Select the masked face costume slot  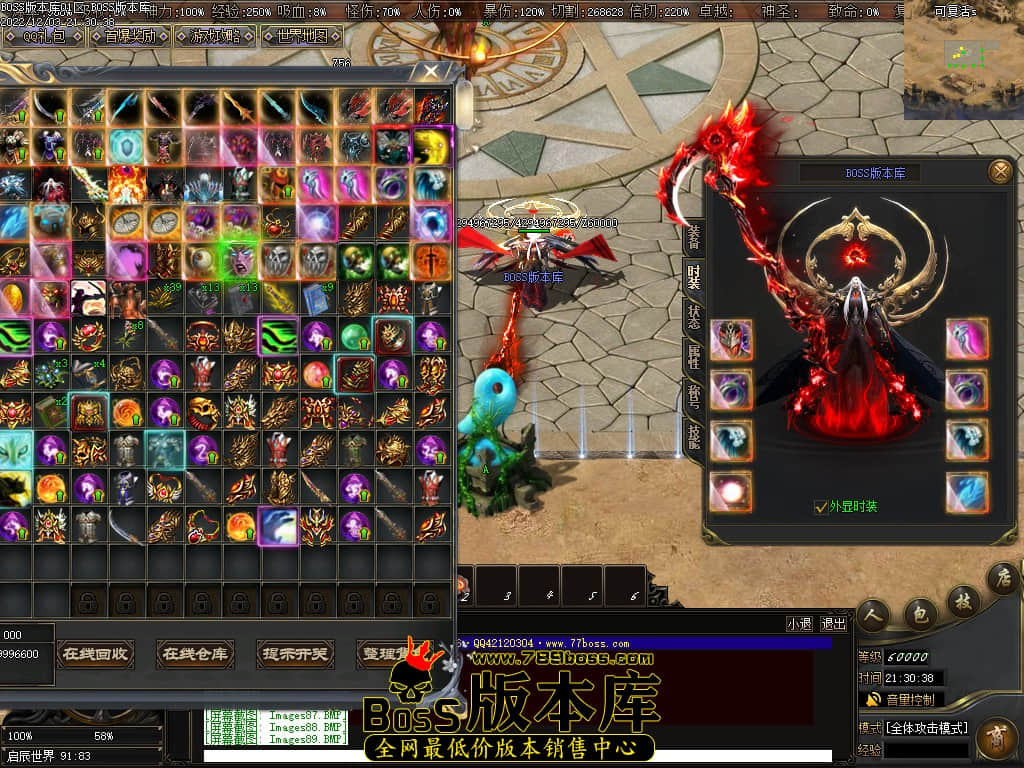point(731,340)
